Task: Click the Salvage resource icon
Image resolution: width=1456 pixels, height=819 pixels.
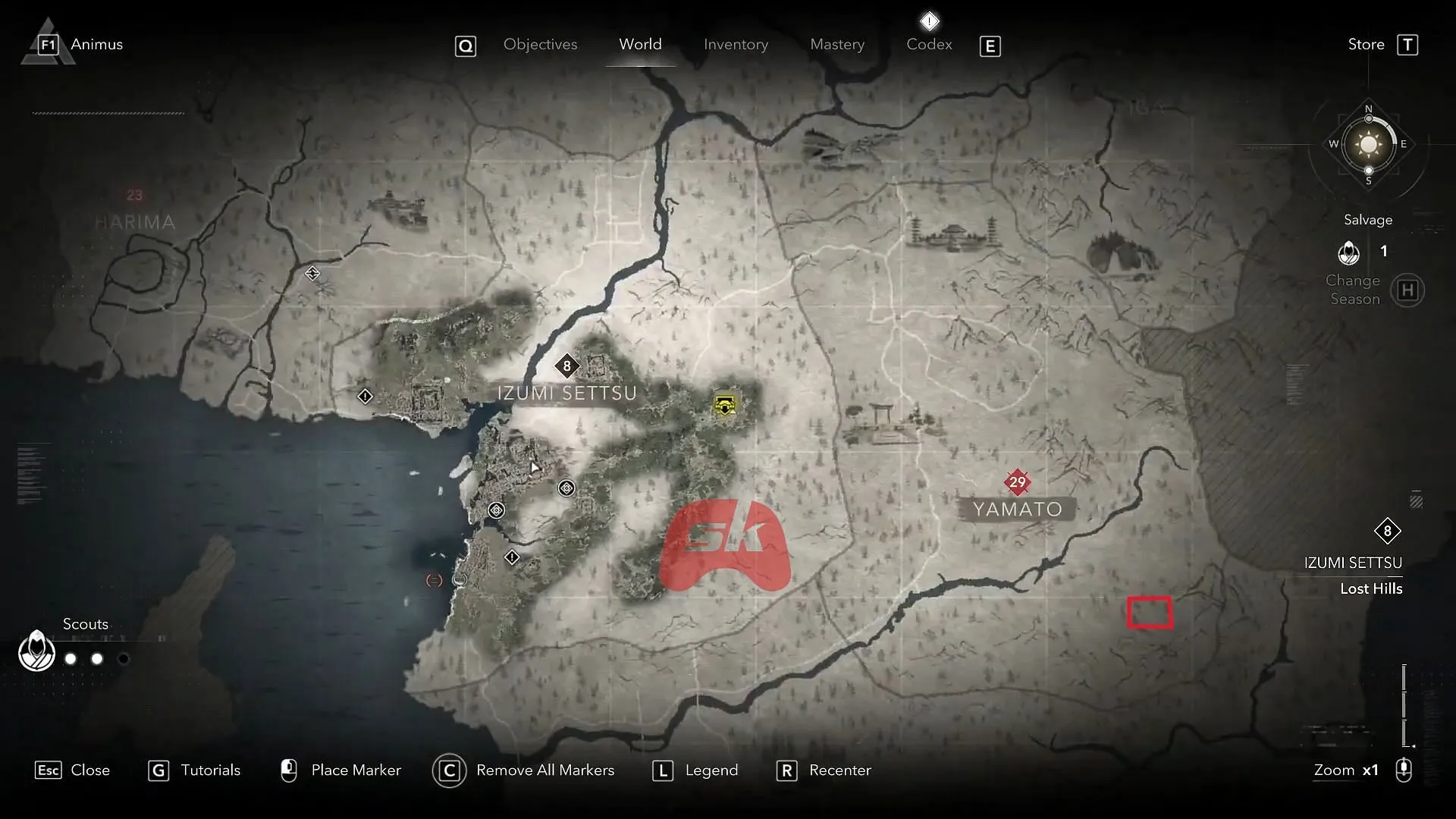Action: click(1350, 253)
